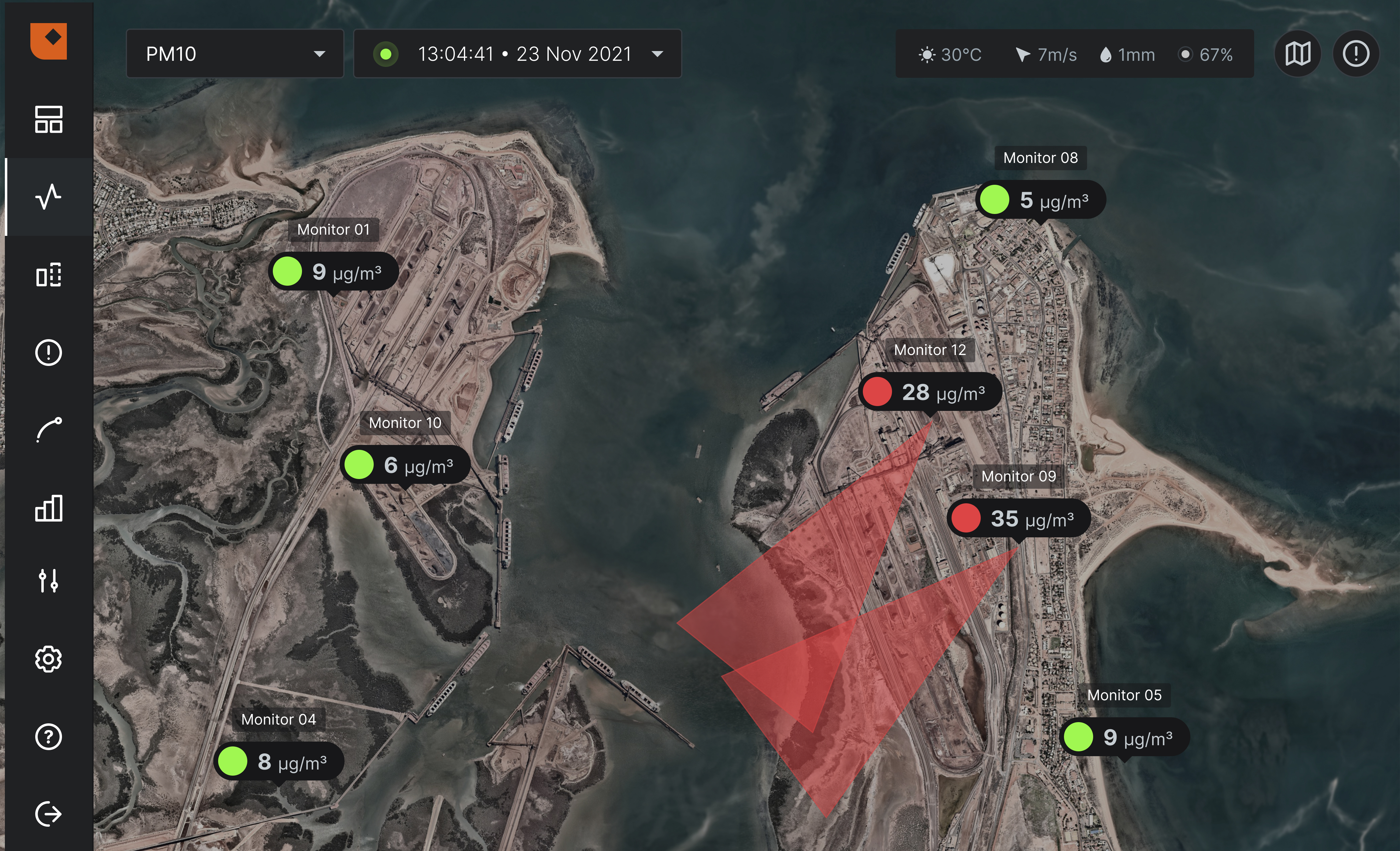Open the curved trajectory path icon

coord(49,430)
